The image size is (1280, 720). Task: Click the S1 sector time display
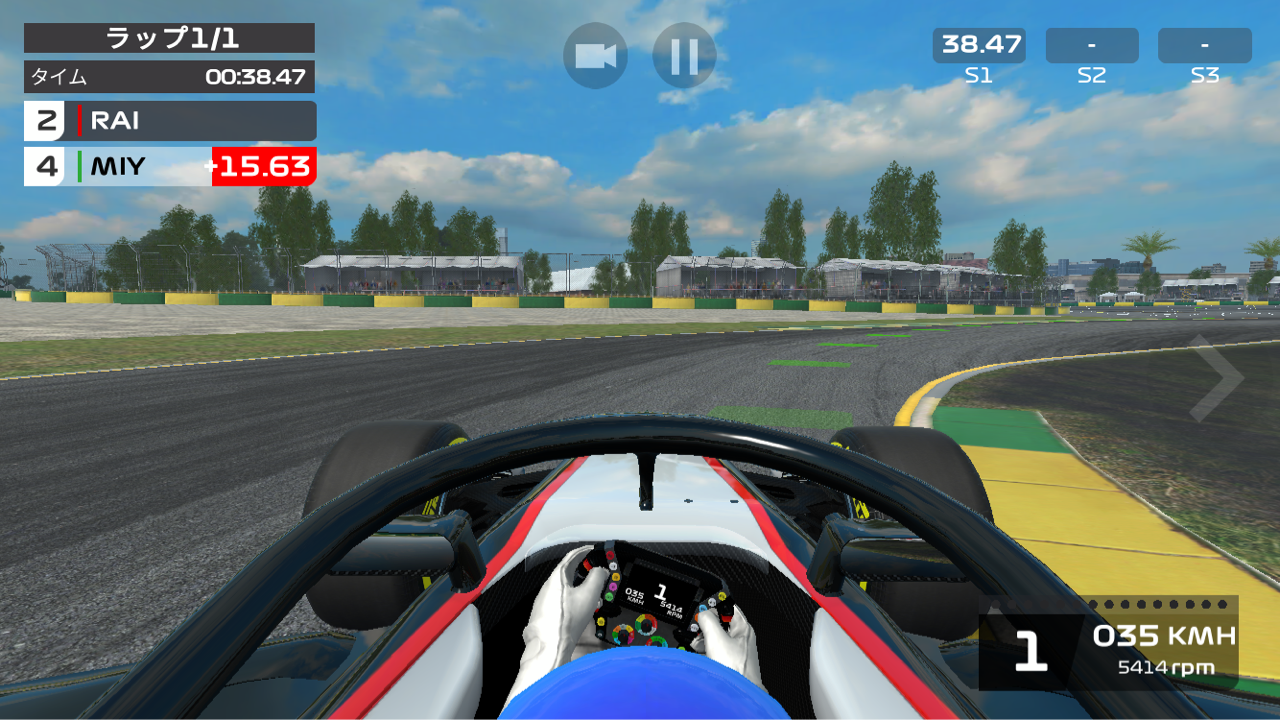(980, 45)
